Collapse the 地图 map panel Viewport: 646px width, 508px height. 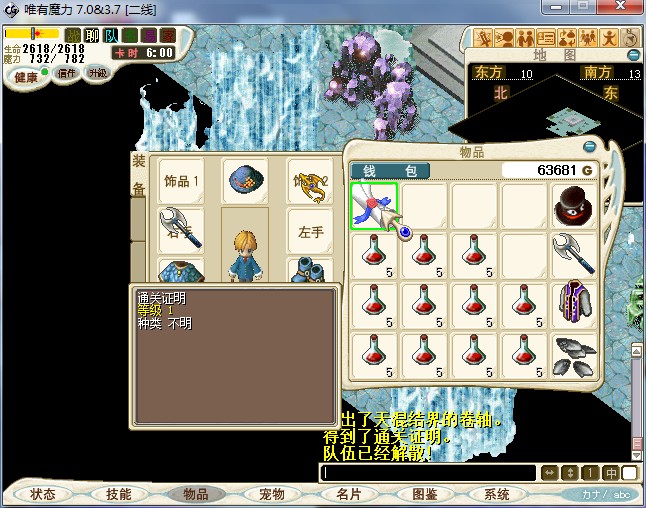pos(633,54)
